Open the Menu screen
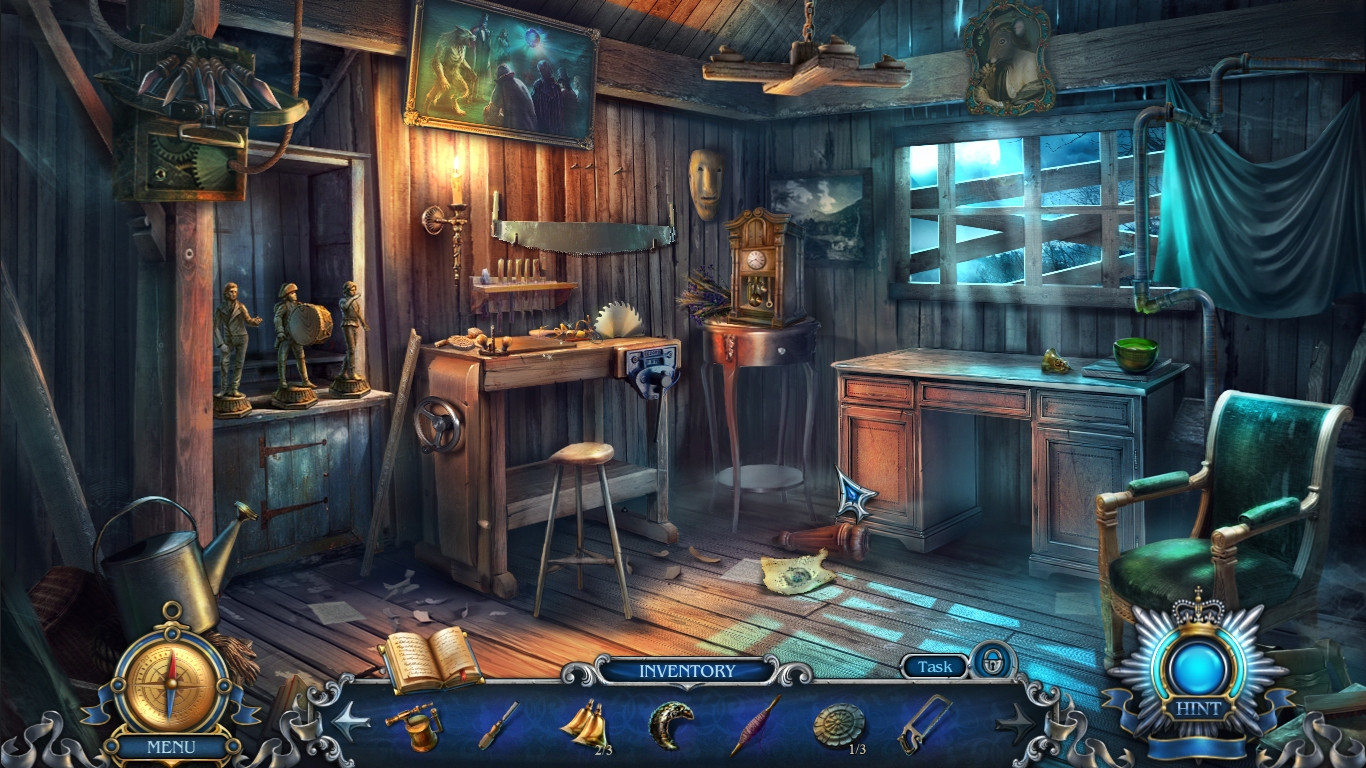The height and width of the screenshot is (768, 1366). click(x=174, y=746)
